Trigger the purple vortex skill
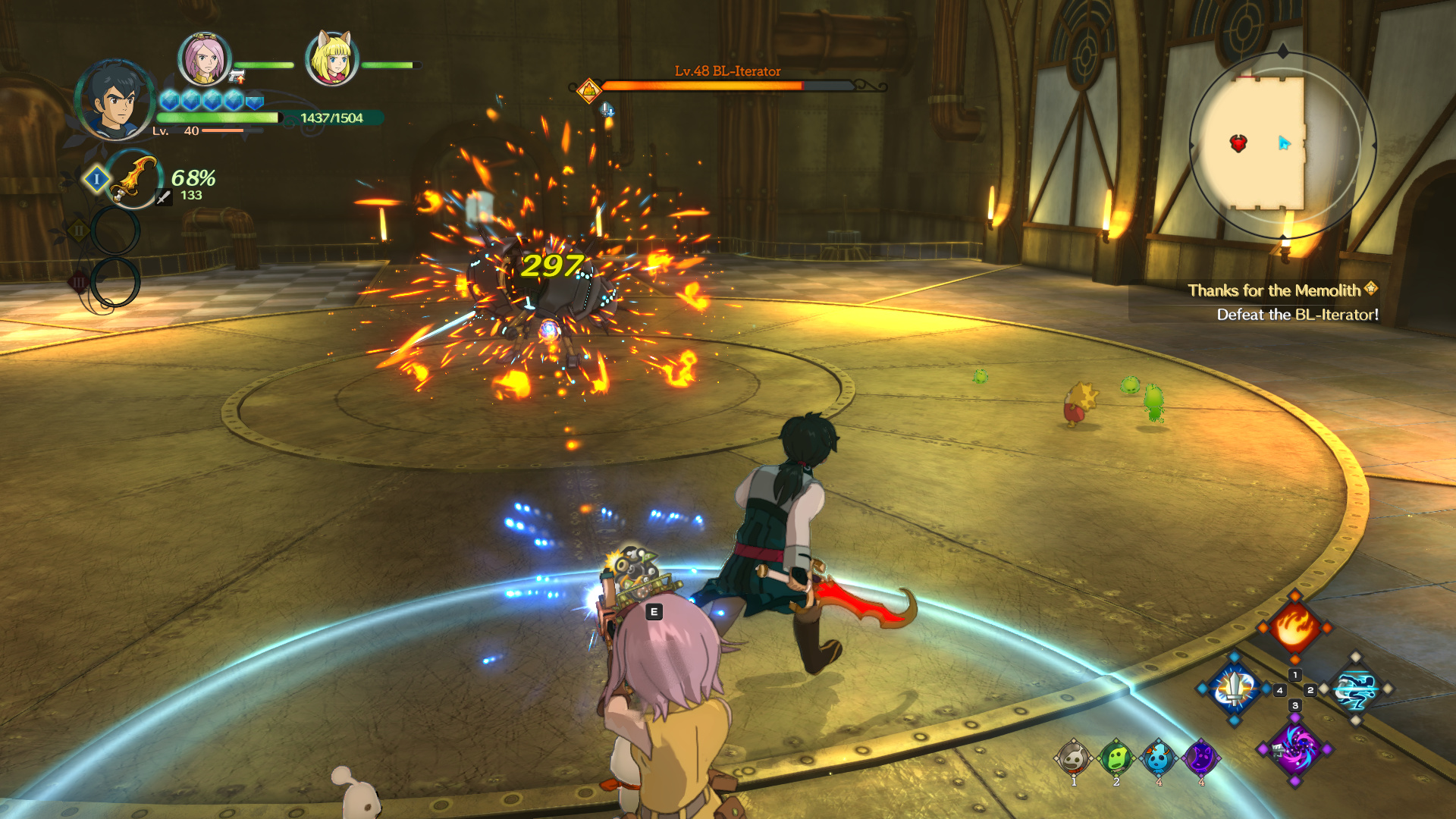The height and width of the screenshot is (819, 1456). tap(1294, 748)
